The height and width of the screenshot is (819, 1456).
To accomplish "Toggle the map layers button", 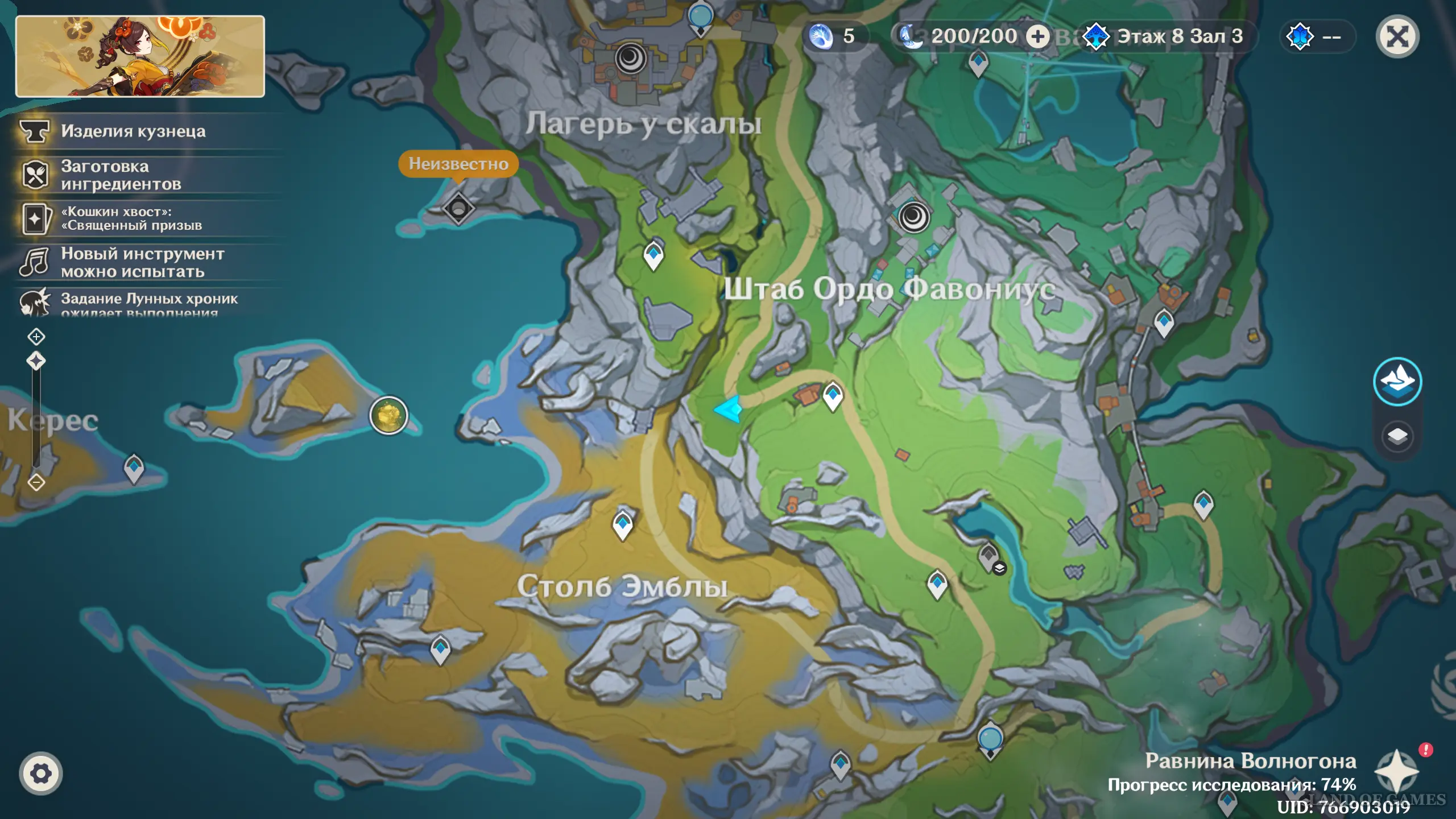I will pos(1397,437).
